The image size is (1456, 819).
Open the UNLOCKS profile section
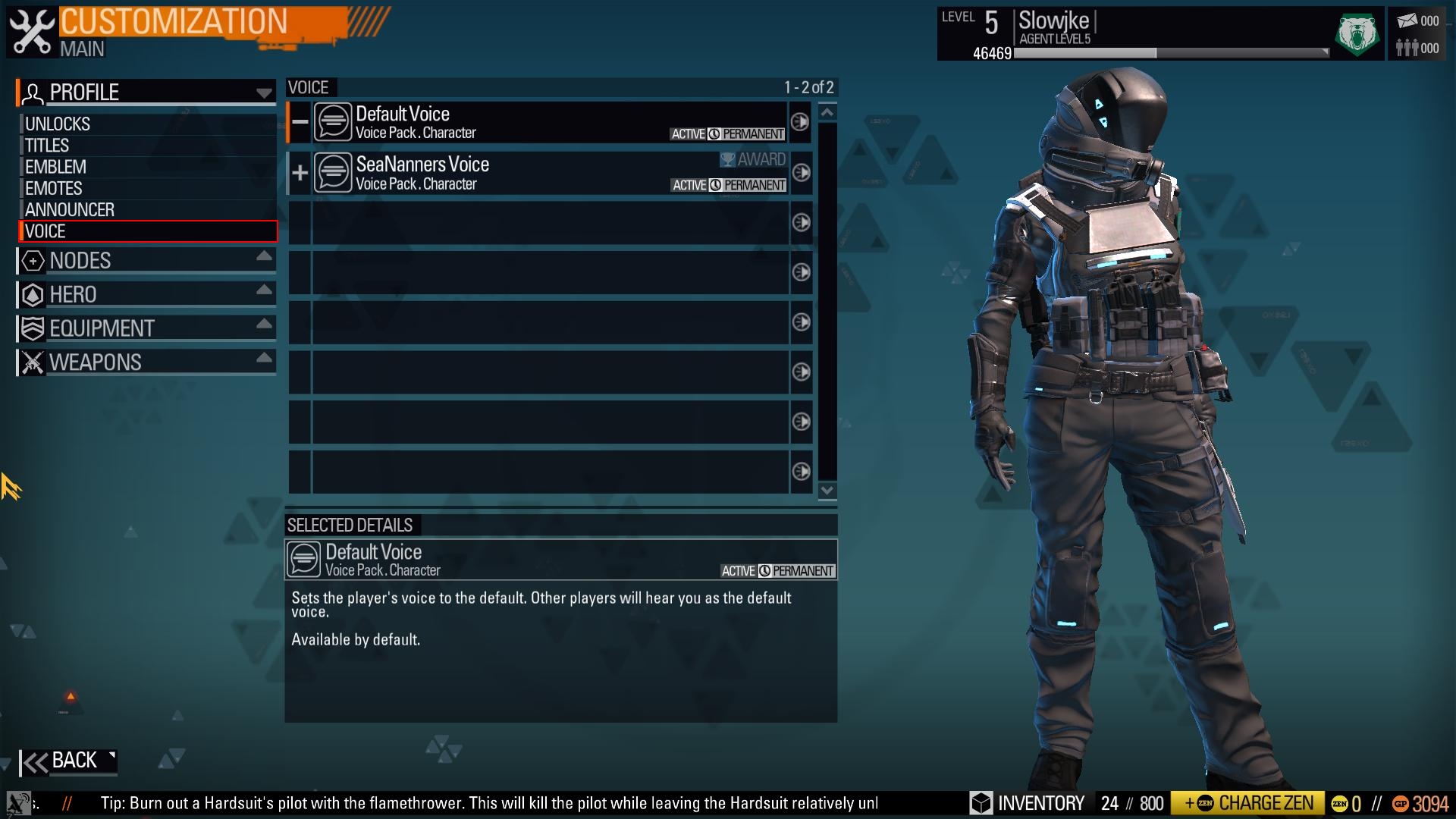(x=58, y=124)
